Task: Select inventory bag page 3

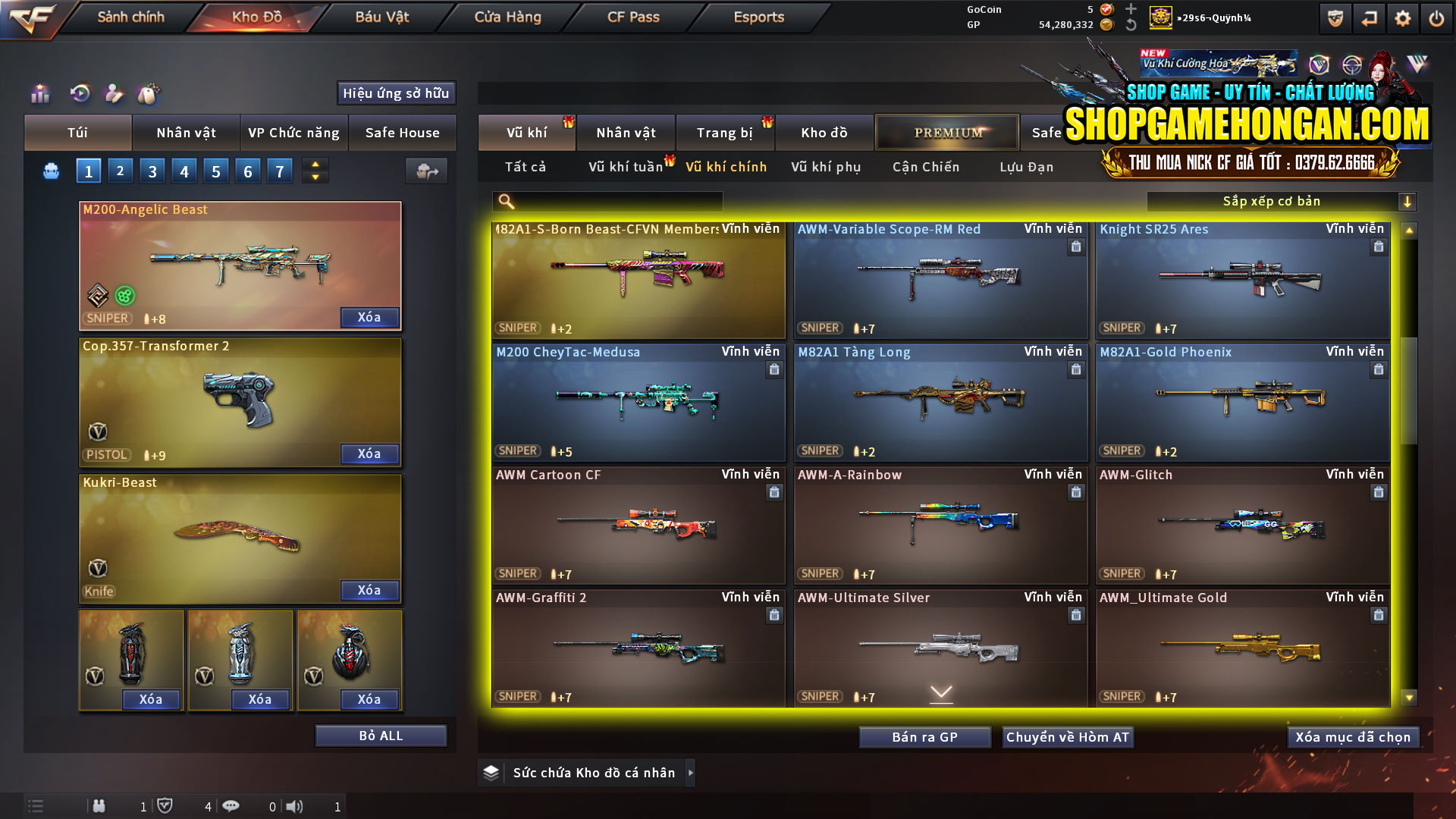Action: click(x=152, y=171)
